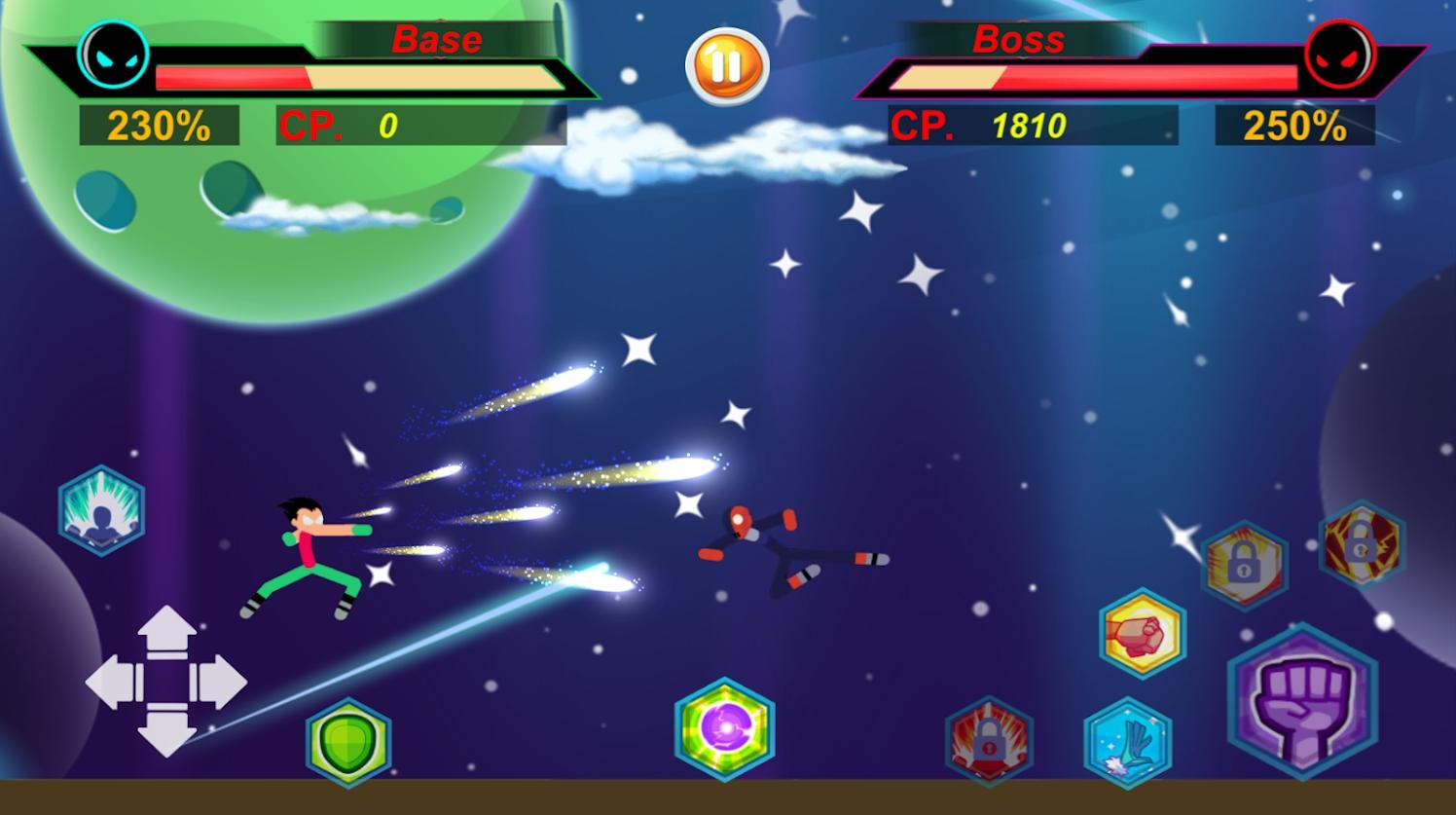The height and width of the screenshot is (815, 1456).
Task: Select the locked red explosion skill
Action: (x=989, y=742)
